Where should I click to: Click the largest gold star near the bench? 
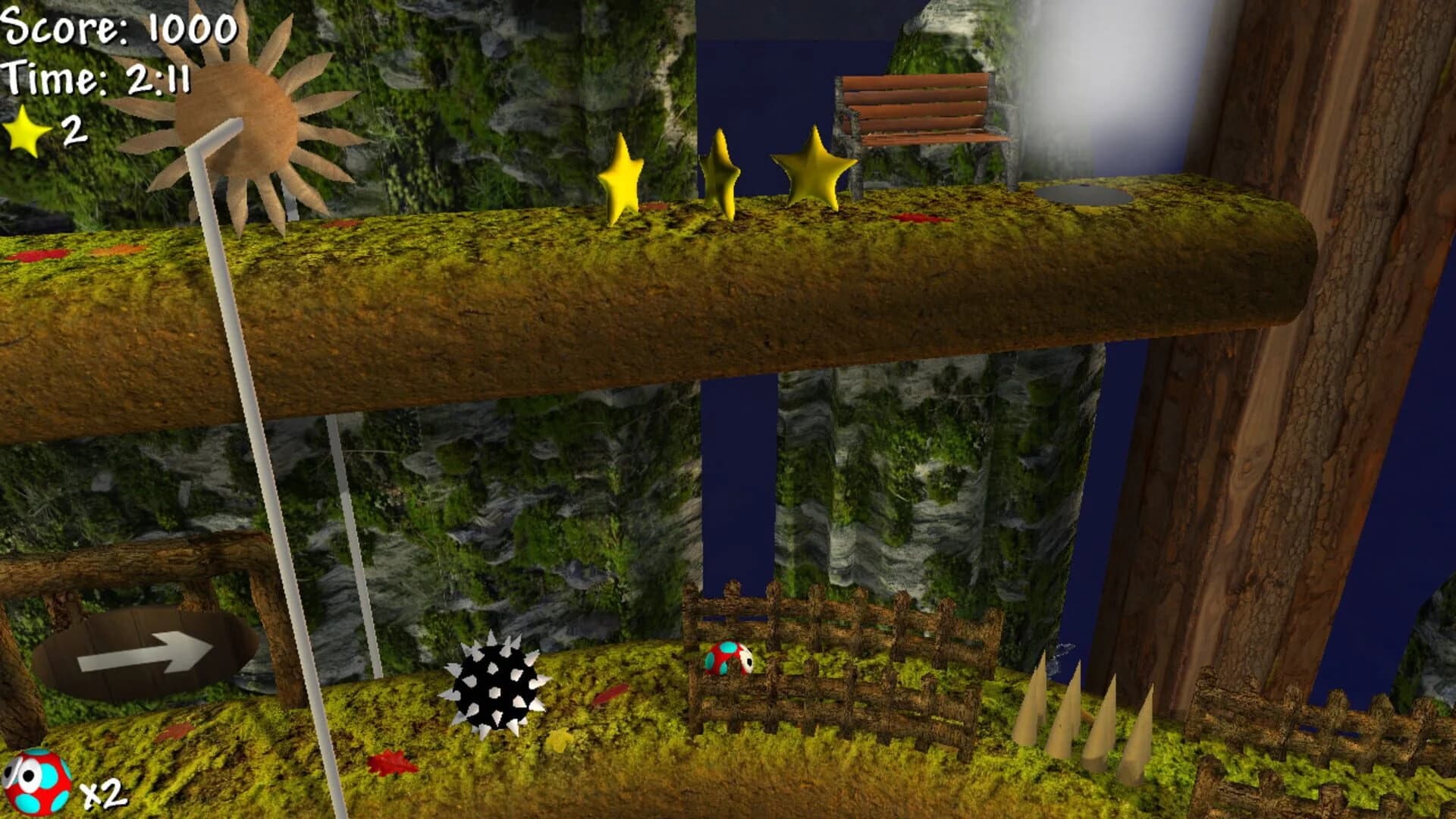tap(814, 171)
